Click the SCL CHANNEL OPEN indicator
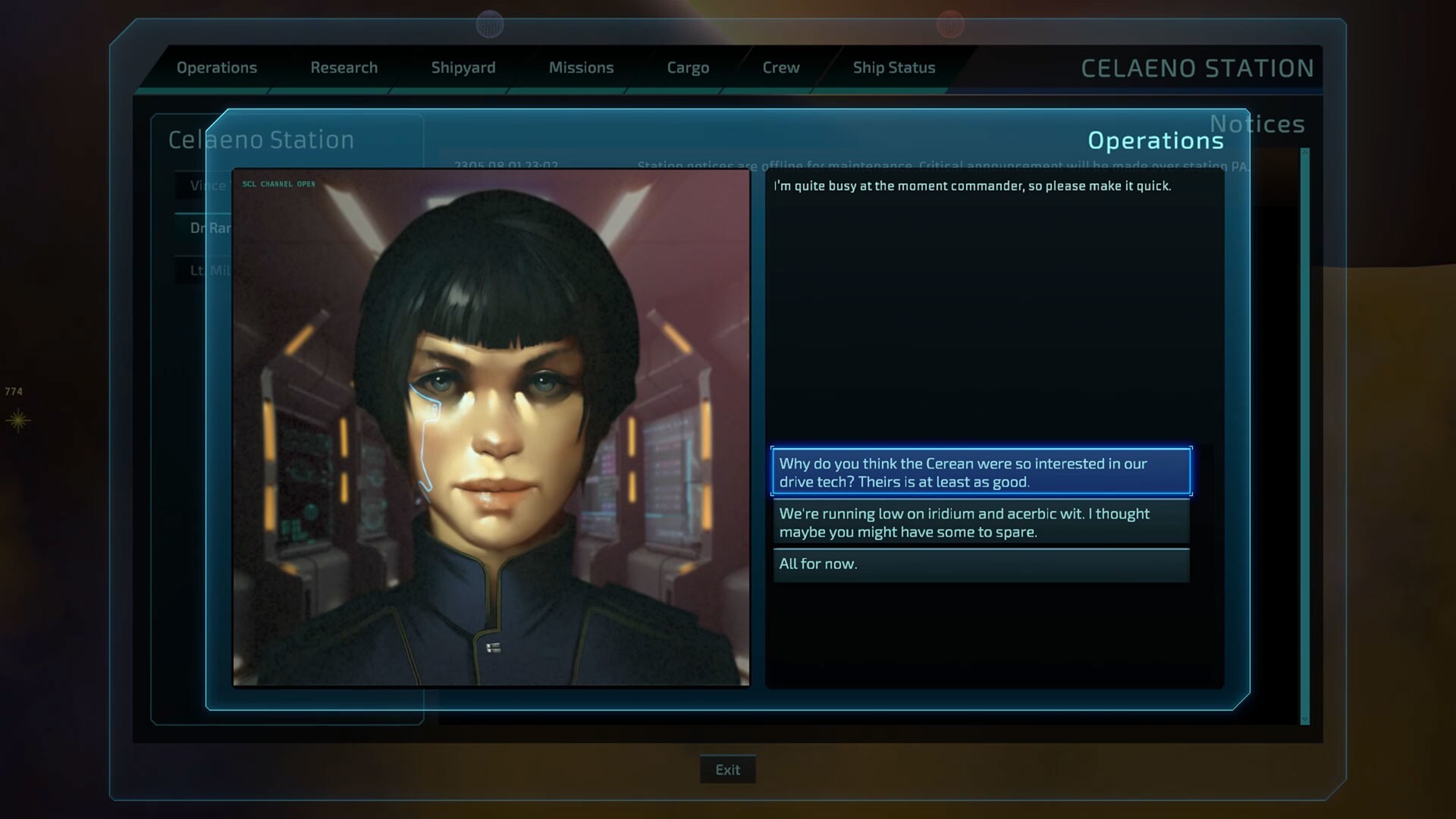This screenshot has height=819, width=1456. pos(278,183)
